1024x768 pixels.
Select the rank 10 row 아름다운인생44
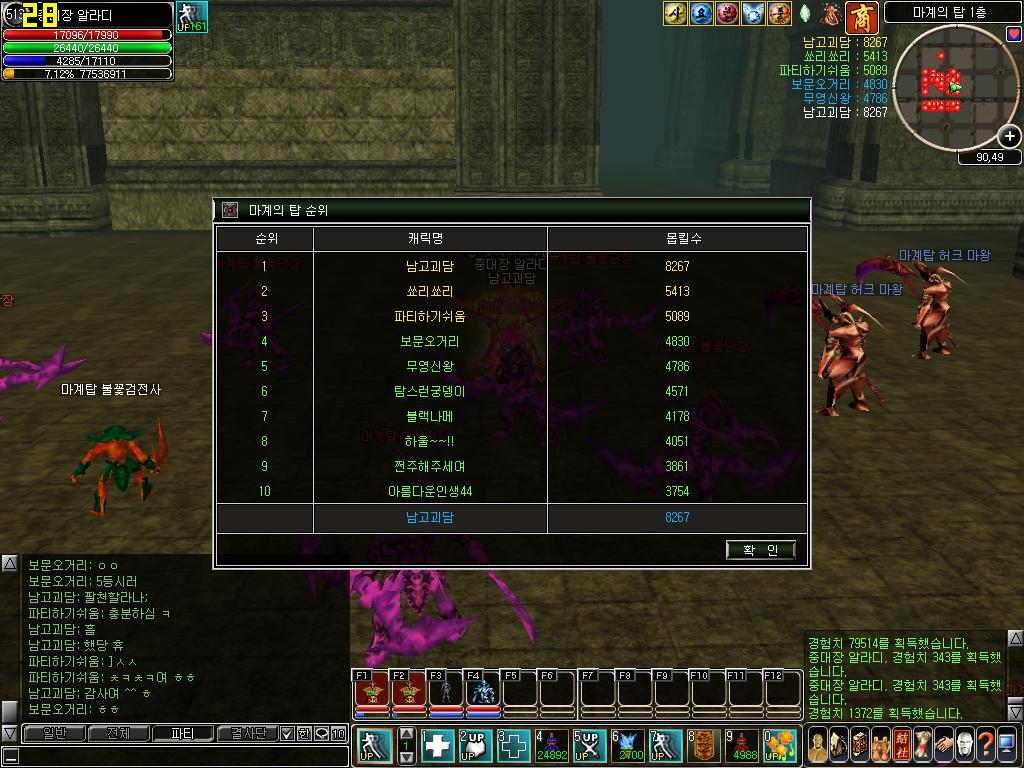(429, 492)
